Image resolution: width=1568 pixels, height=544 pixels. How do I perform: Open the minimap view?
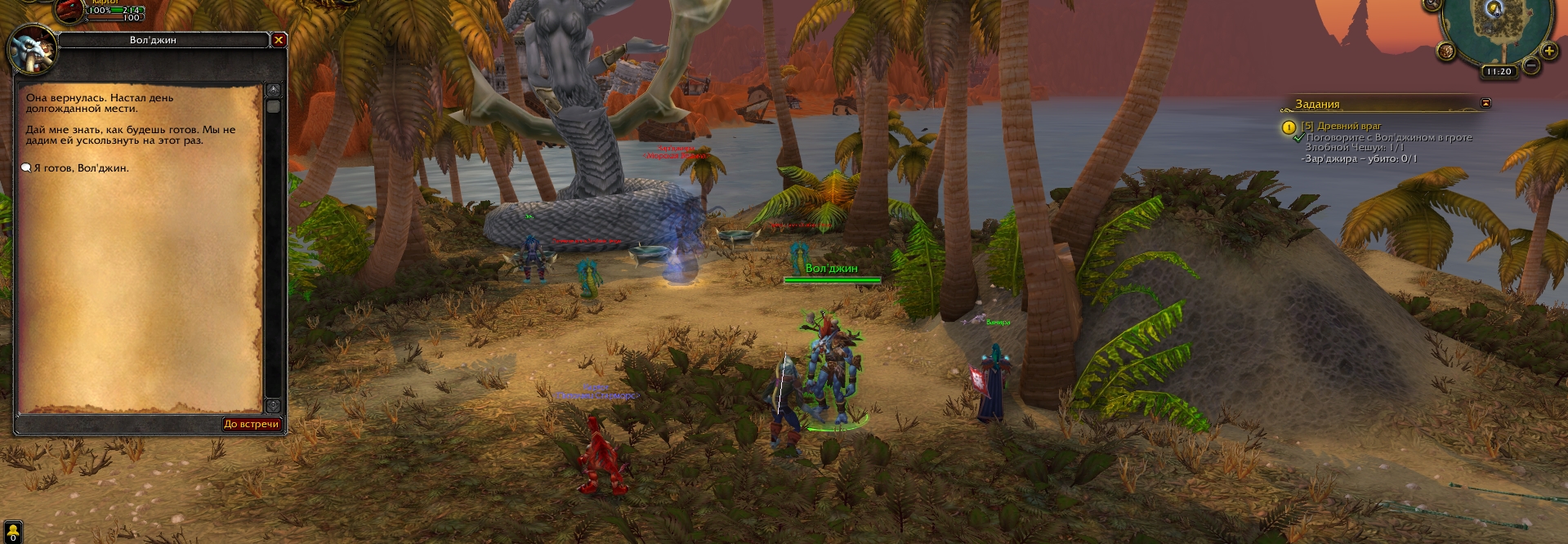point(1498,29)
